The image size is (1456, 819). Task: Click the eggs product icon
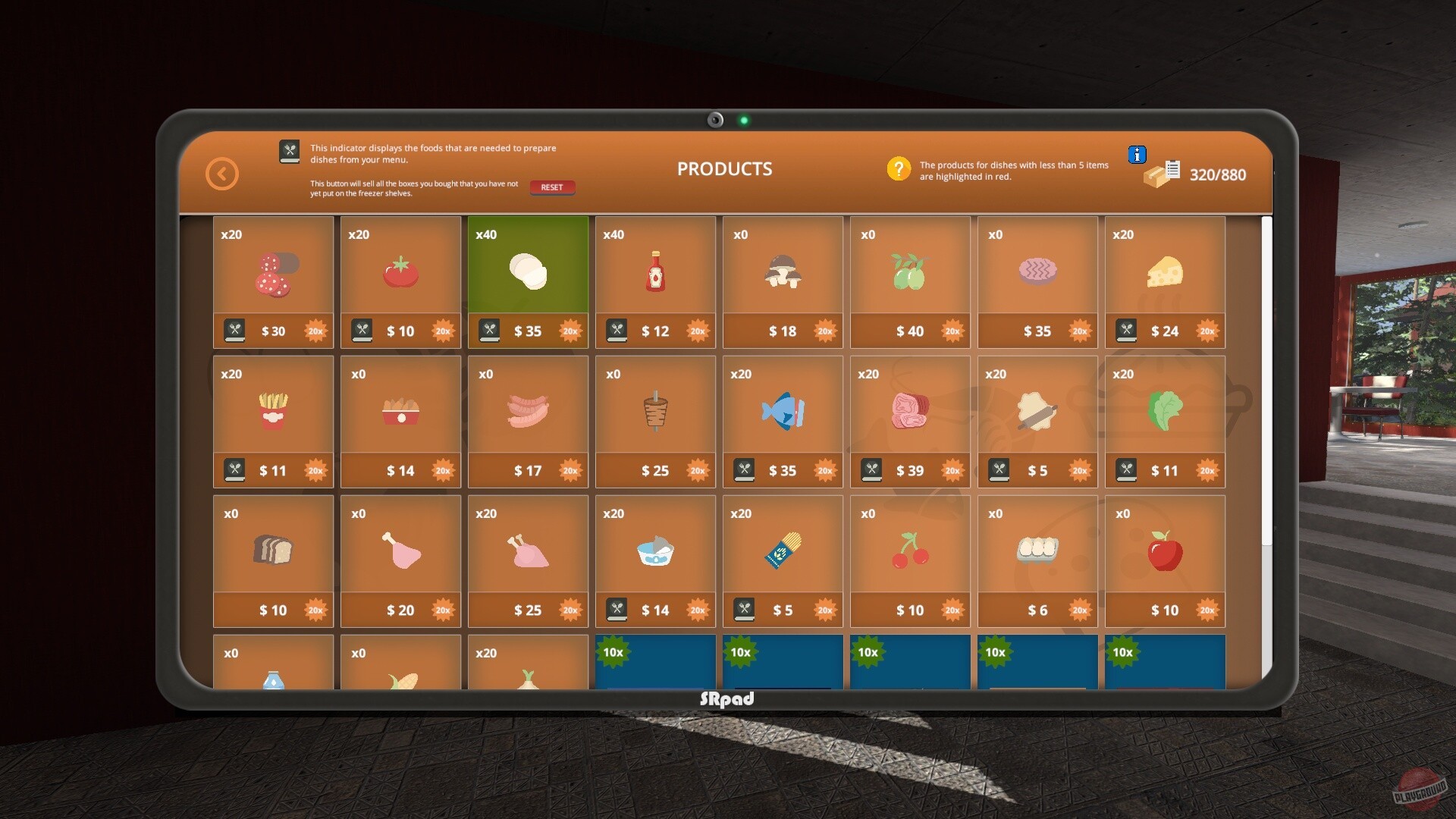(1037, 550)
